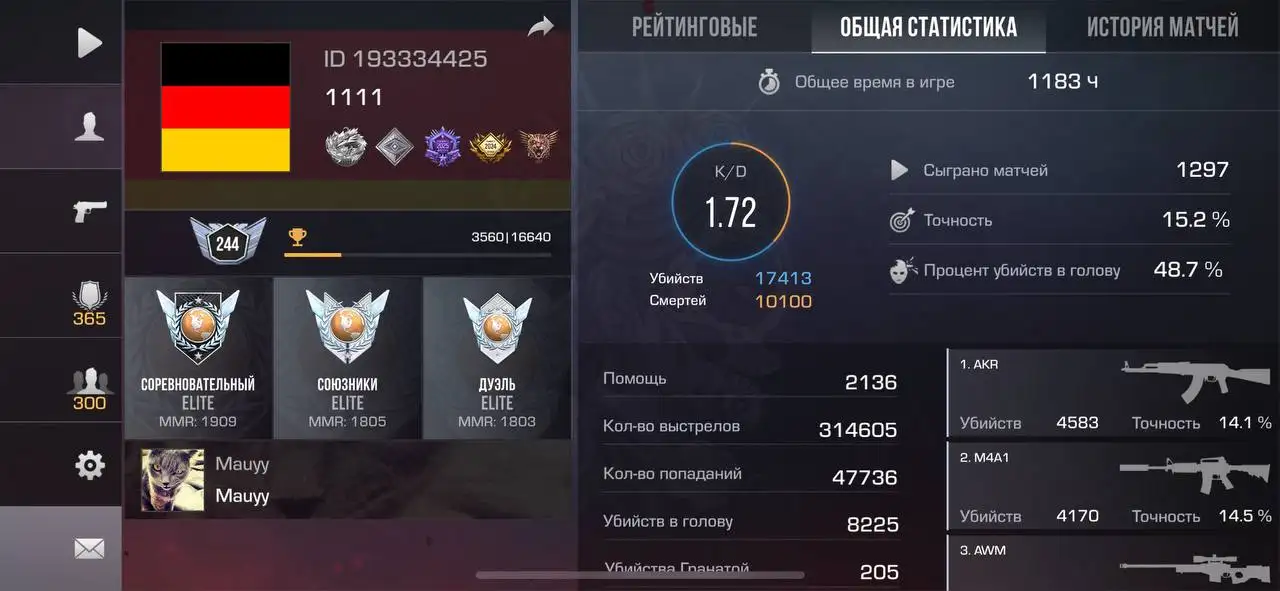Open the mail envelope icon
The width and height of the screenshot is (1280, 591).
point(89,548)
